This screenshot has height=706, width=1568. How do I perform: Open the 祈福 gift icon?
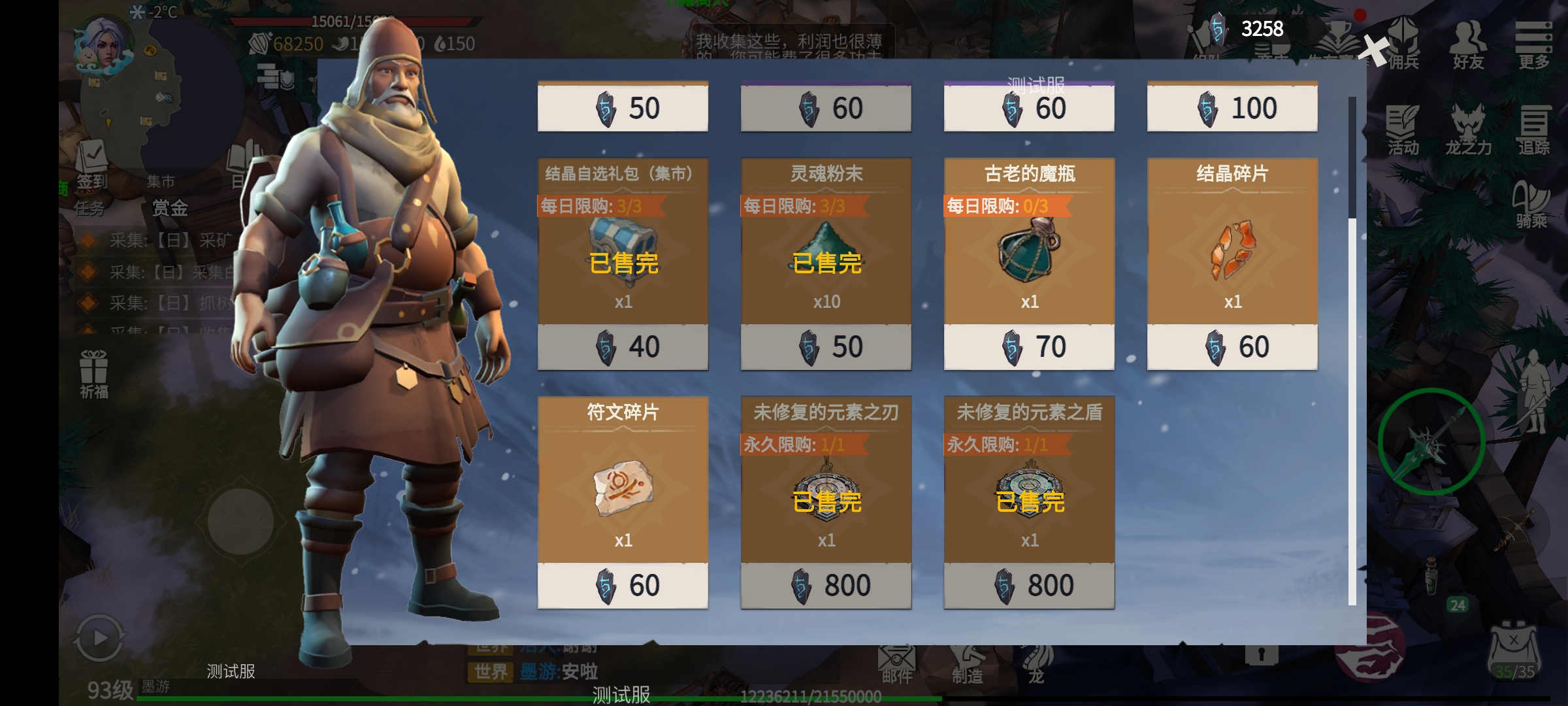(x=94, y=374)
